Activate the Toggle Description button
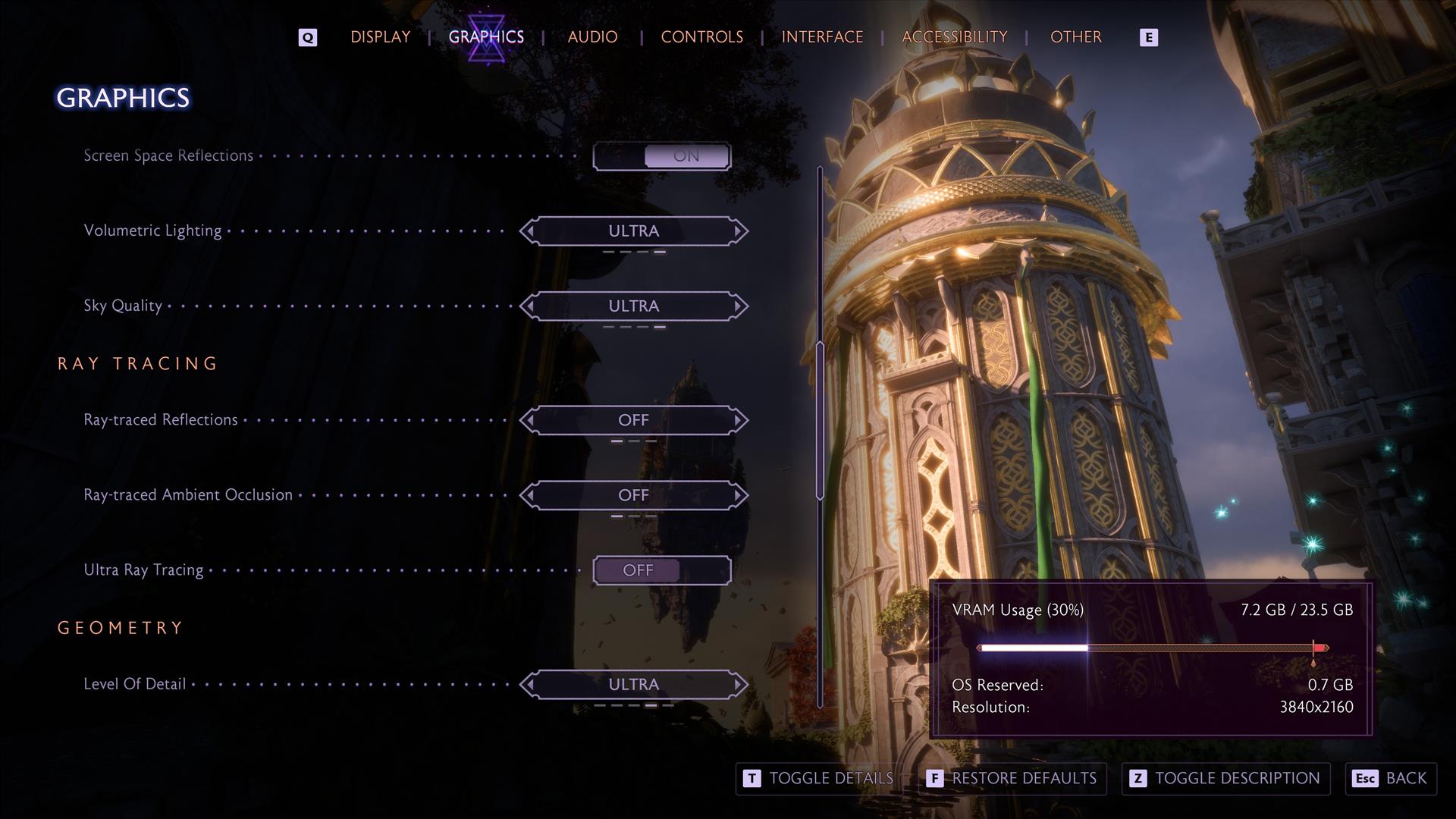Image resolution: width=1456 pixels, height=819 pixels. [1225, 779]
